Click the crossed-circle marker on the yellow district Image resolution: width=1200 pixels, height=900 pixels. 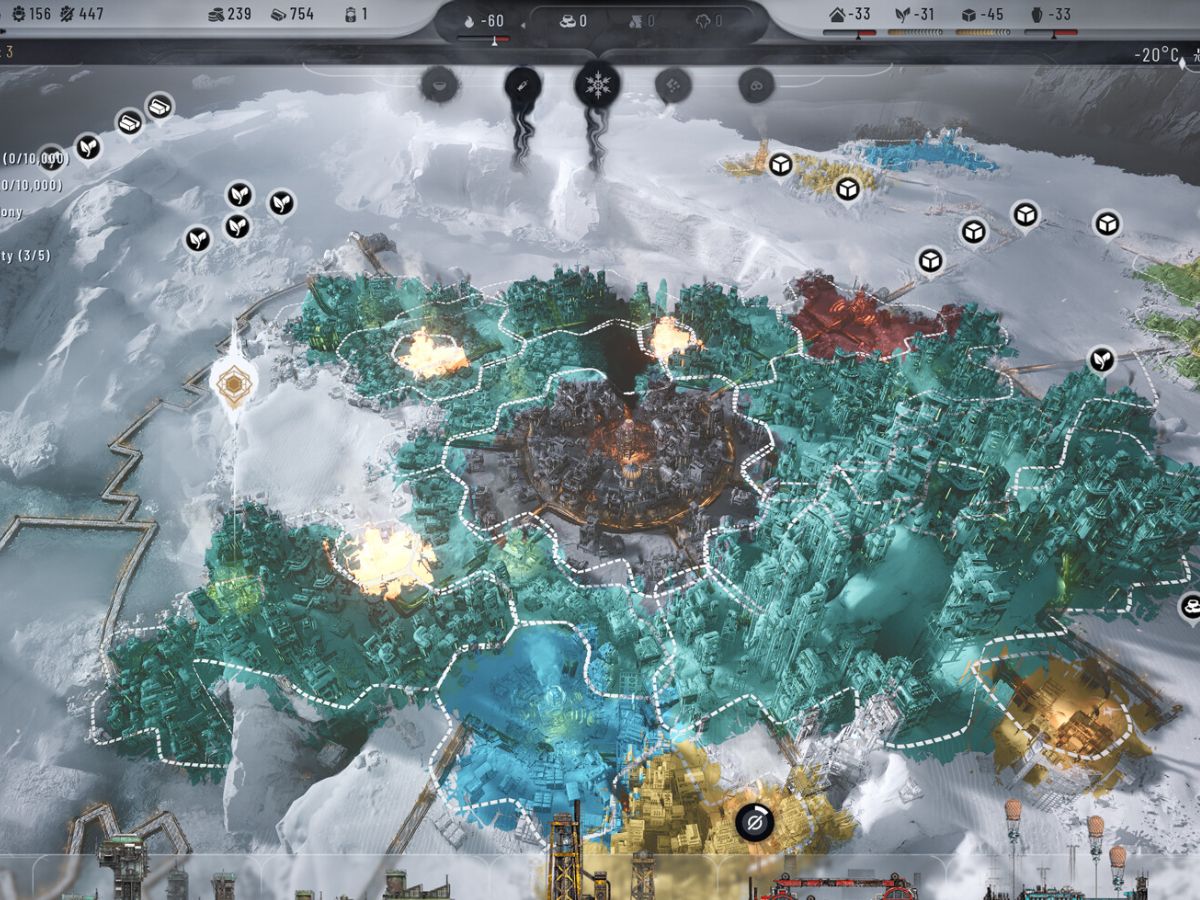click(755, 823)
